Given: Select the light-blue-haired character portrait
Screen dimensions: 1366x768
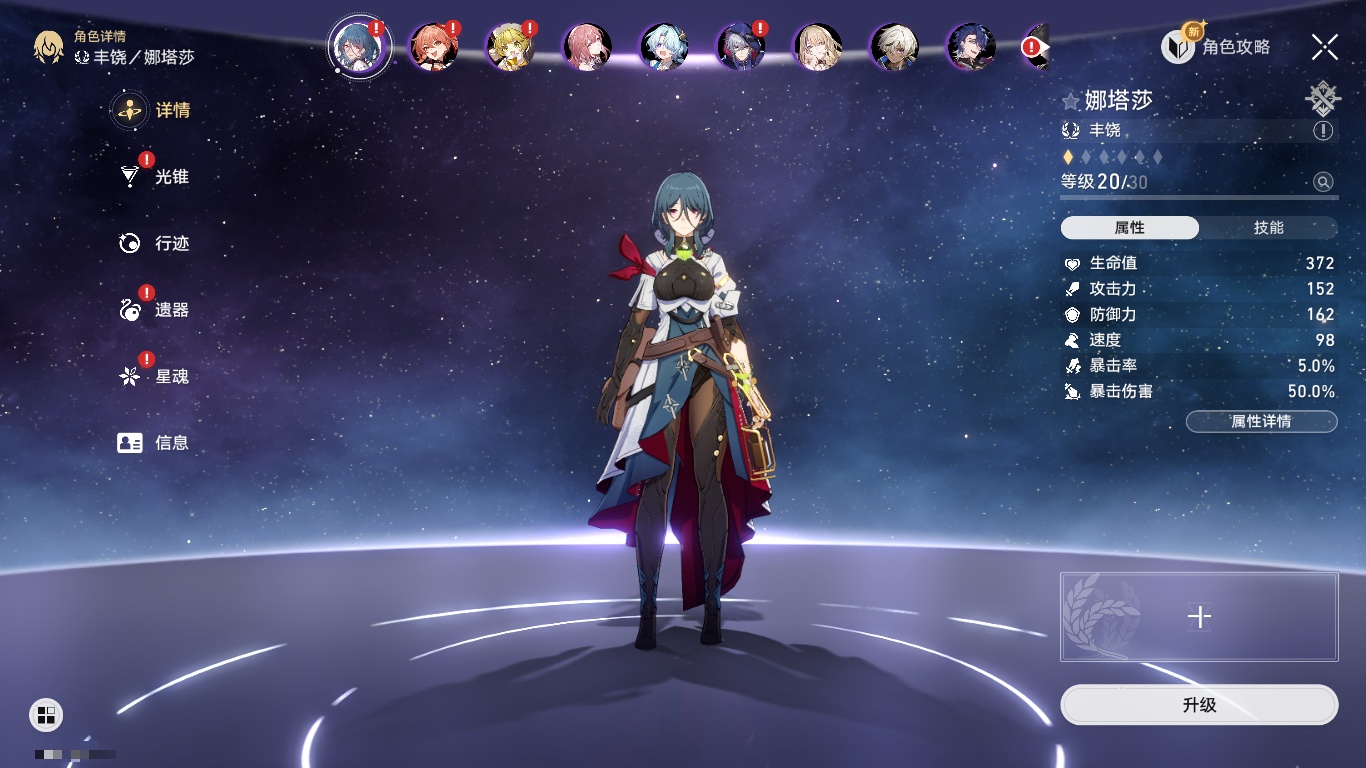Looking at the screenshot, I should coord(664,46).
